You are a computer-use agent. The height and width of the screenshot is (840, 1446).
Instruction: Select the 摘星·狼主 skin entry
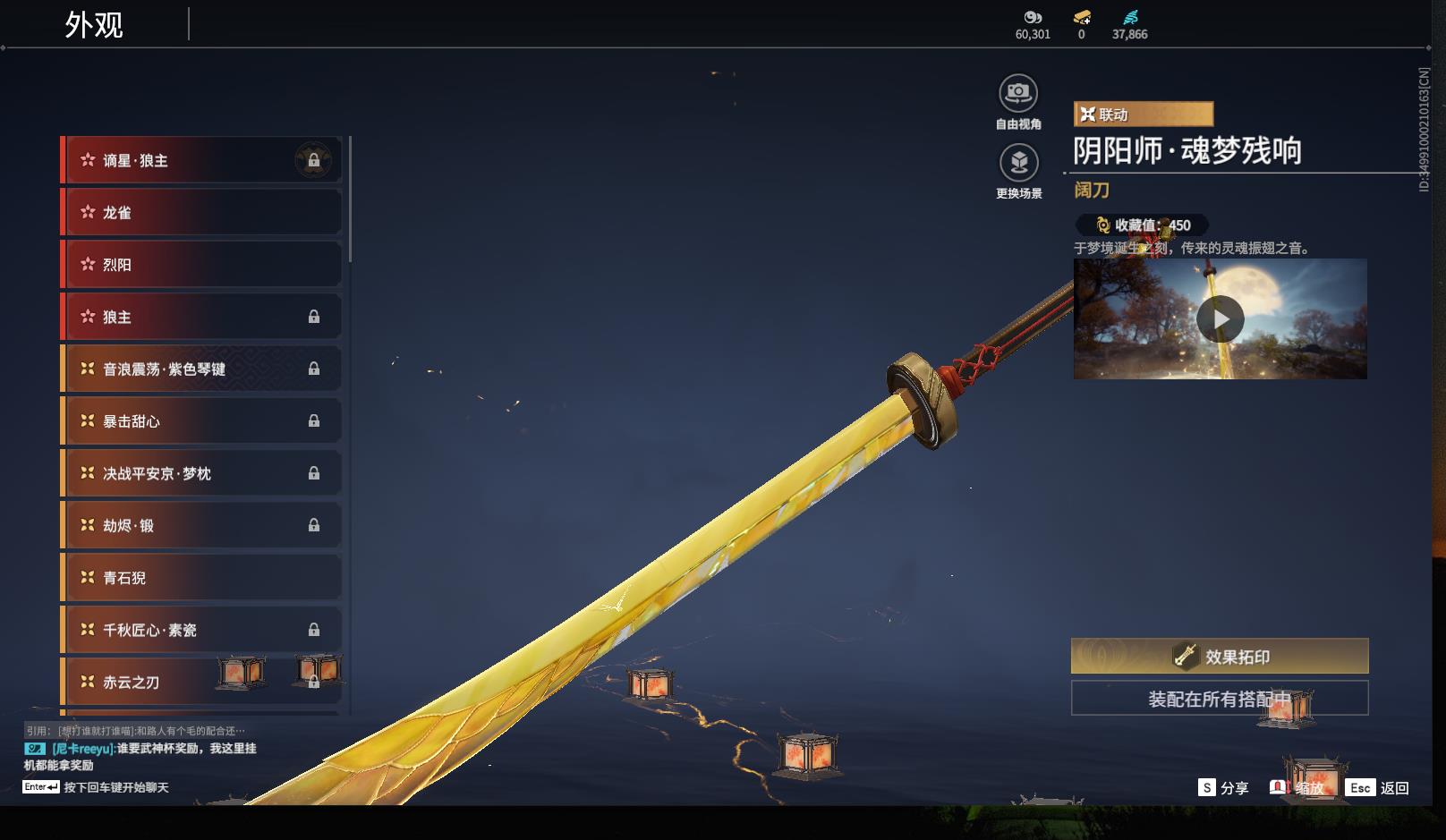pyautogui.click(x=201, y=160)
